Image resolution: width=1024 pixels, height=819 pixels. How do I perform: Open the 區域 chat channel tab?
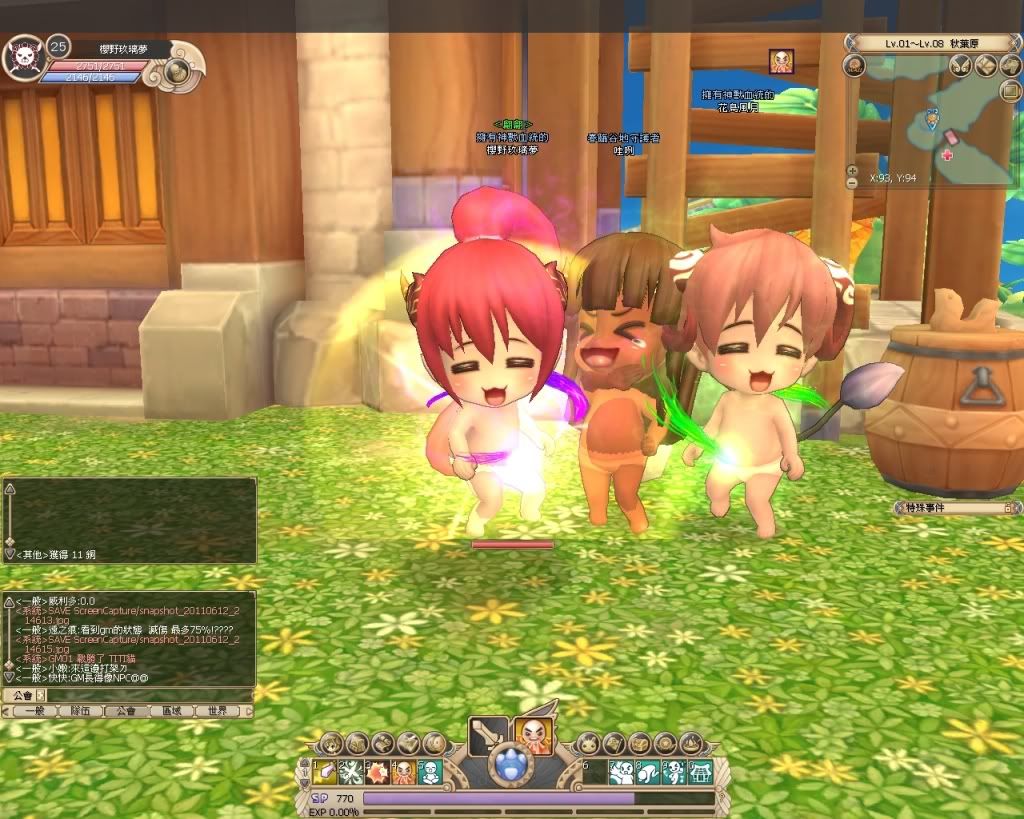click(171, 711)
